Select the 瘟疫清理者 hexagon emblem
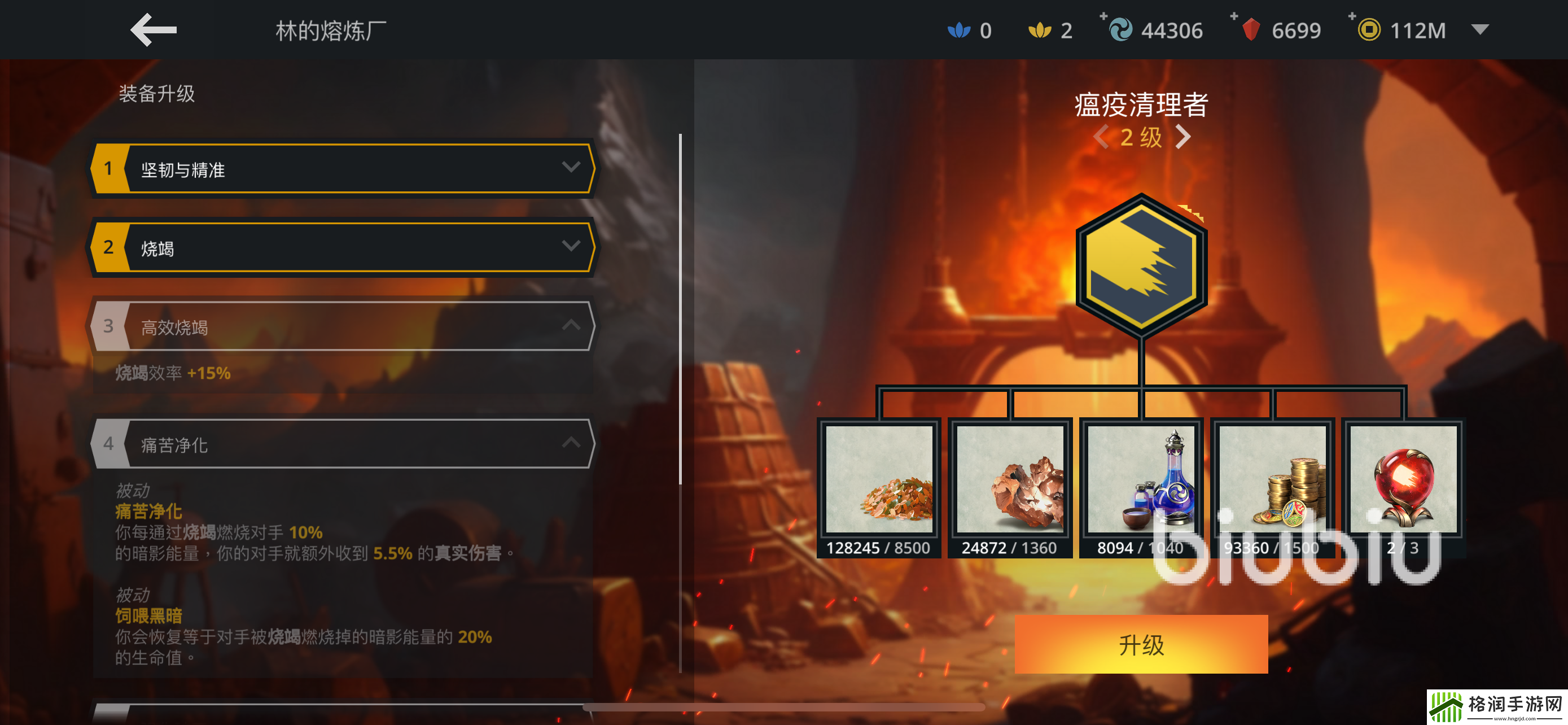1568x725 pixels. click(1141, 265)
